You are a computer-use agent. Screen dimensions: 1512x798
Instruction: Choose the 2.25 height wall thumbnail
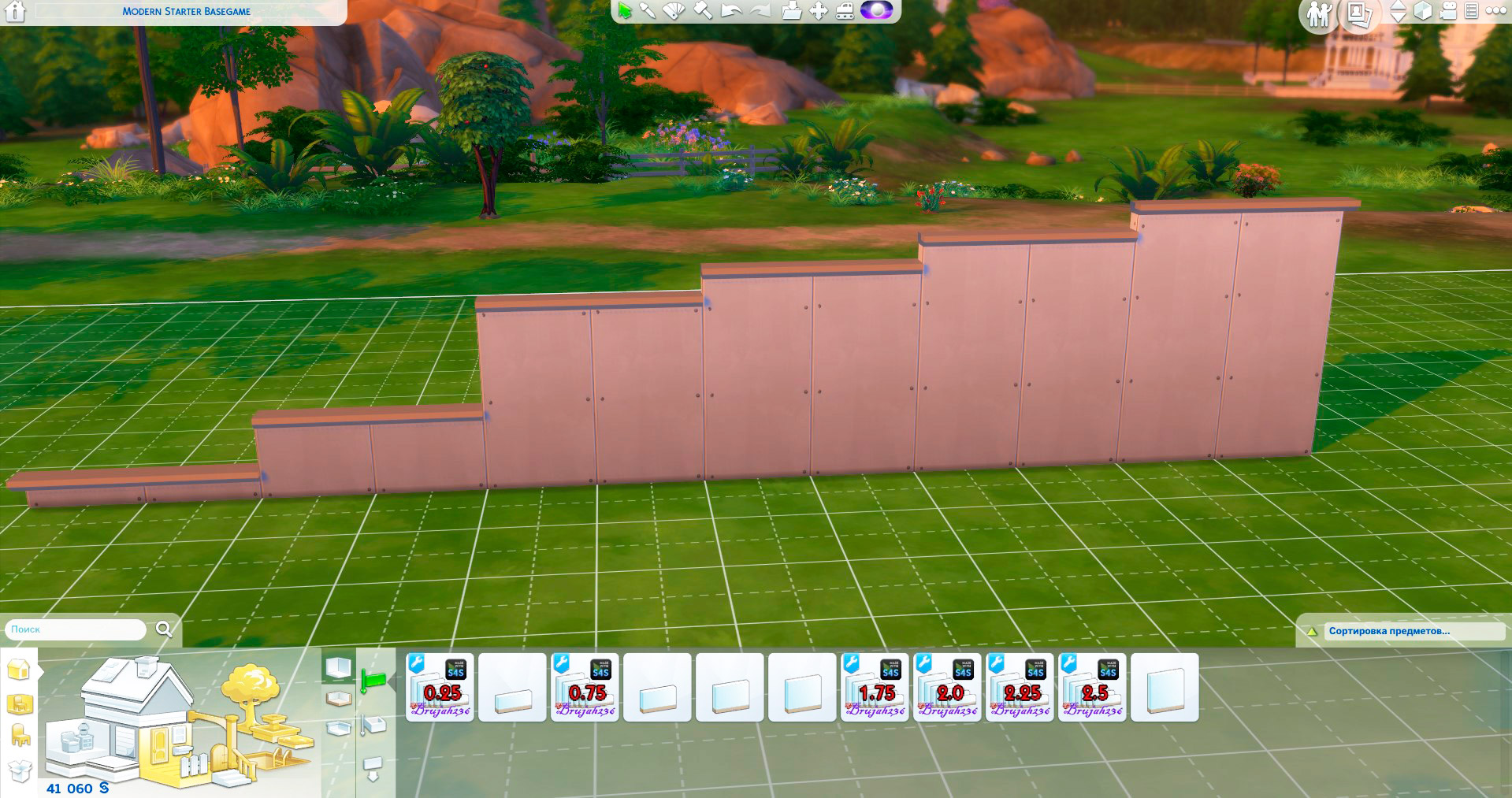1020,687
